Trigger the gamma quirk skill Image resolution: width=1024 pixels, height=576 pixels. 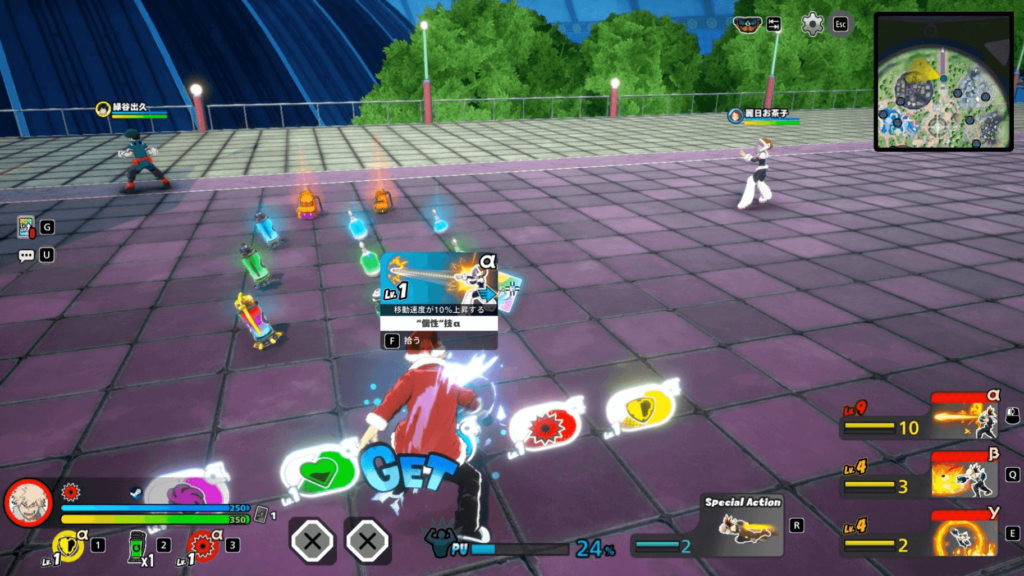(962, 532)
